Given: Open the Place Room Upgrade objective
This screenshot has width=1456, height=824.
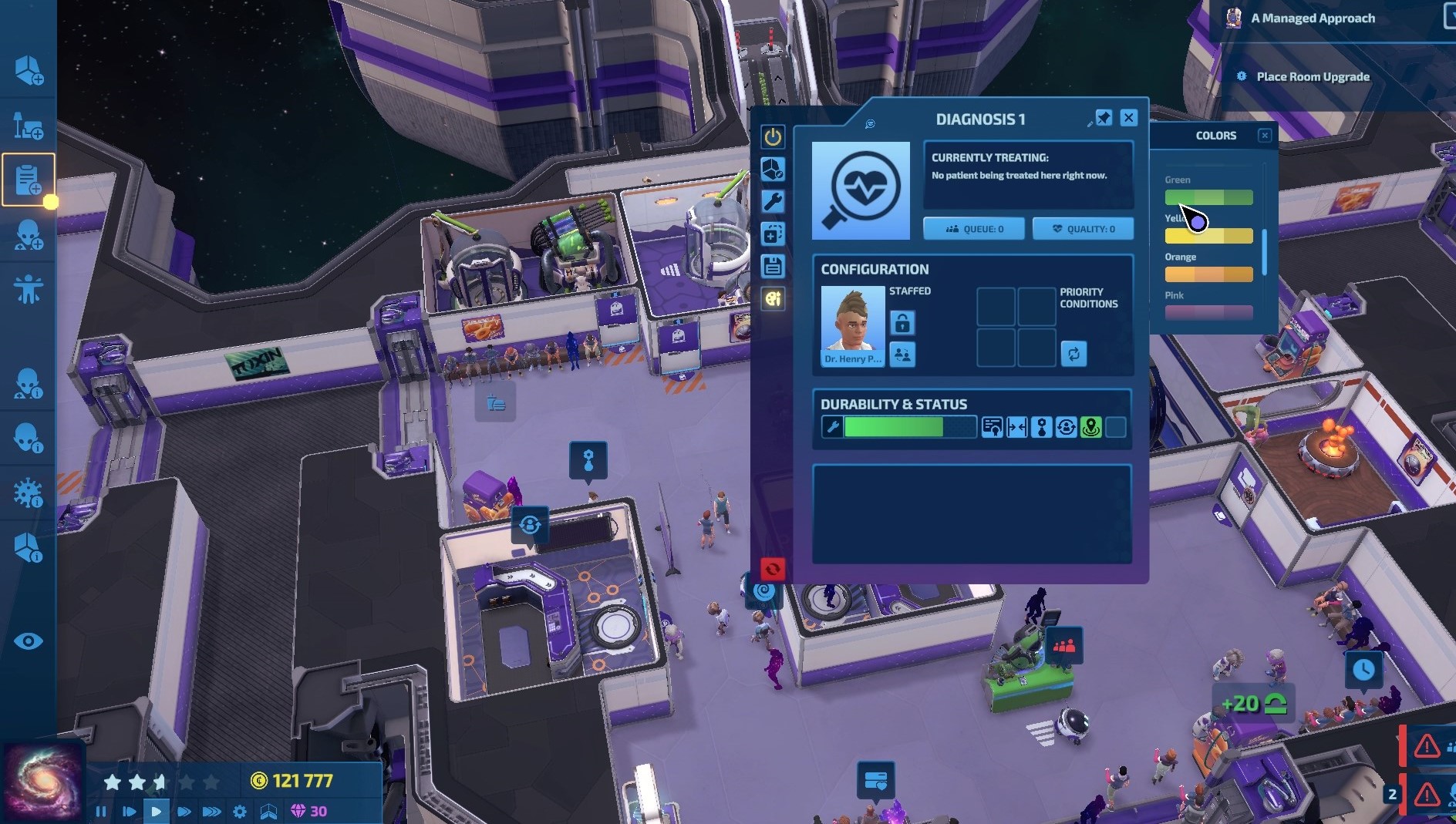Looking at the screenshot, I should [x=1313, y=76].
